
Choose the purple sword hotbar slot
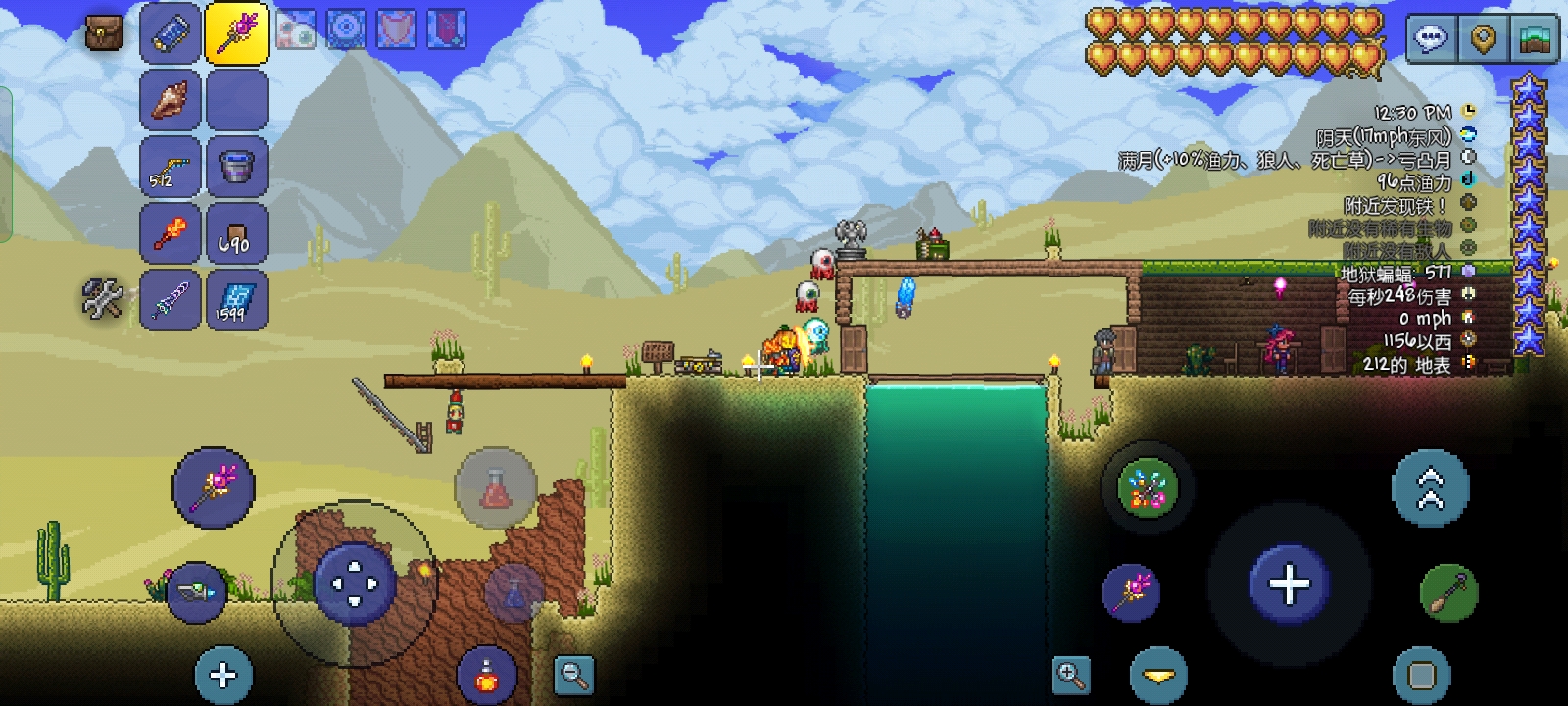pyautogui.click(x=171, y=300)
